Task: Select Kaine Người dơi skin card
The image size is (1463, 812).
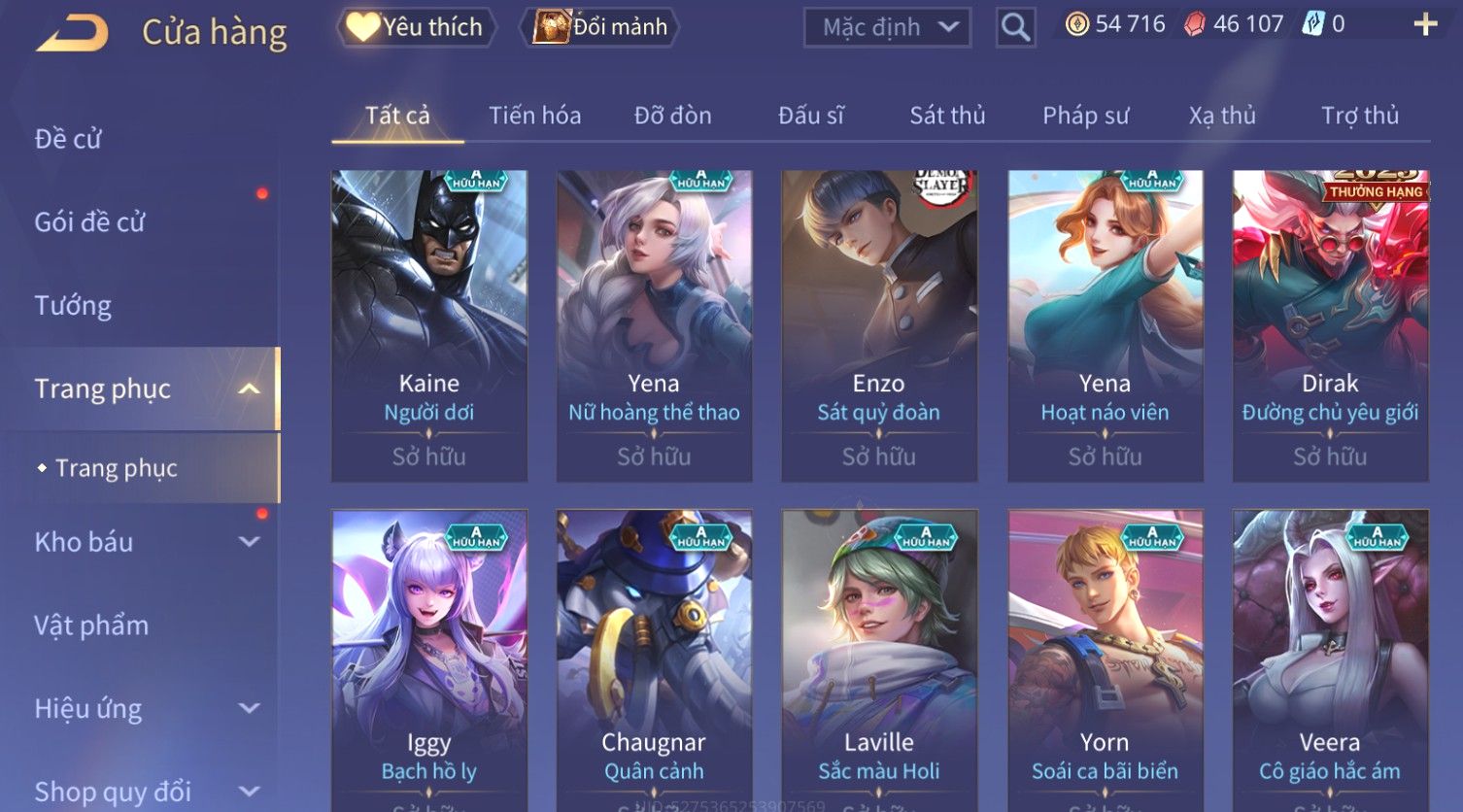Action: [429, 325]
